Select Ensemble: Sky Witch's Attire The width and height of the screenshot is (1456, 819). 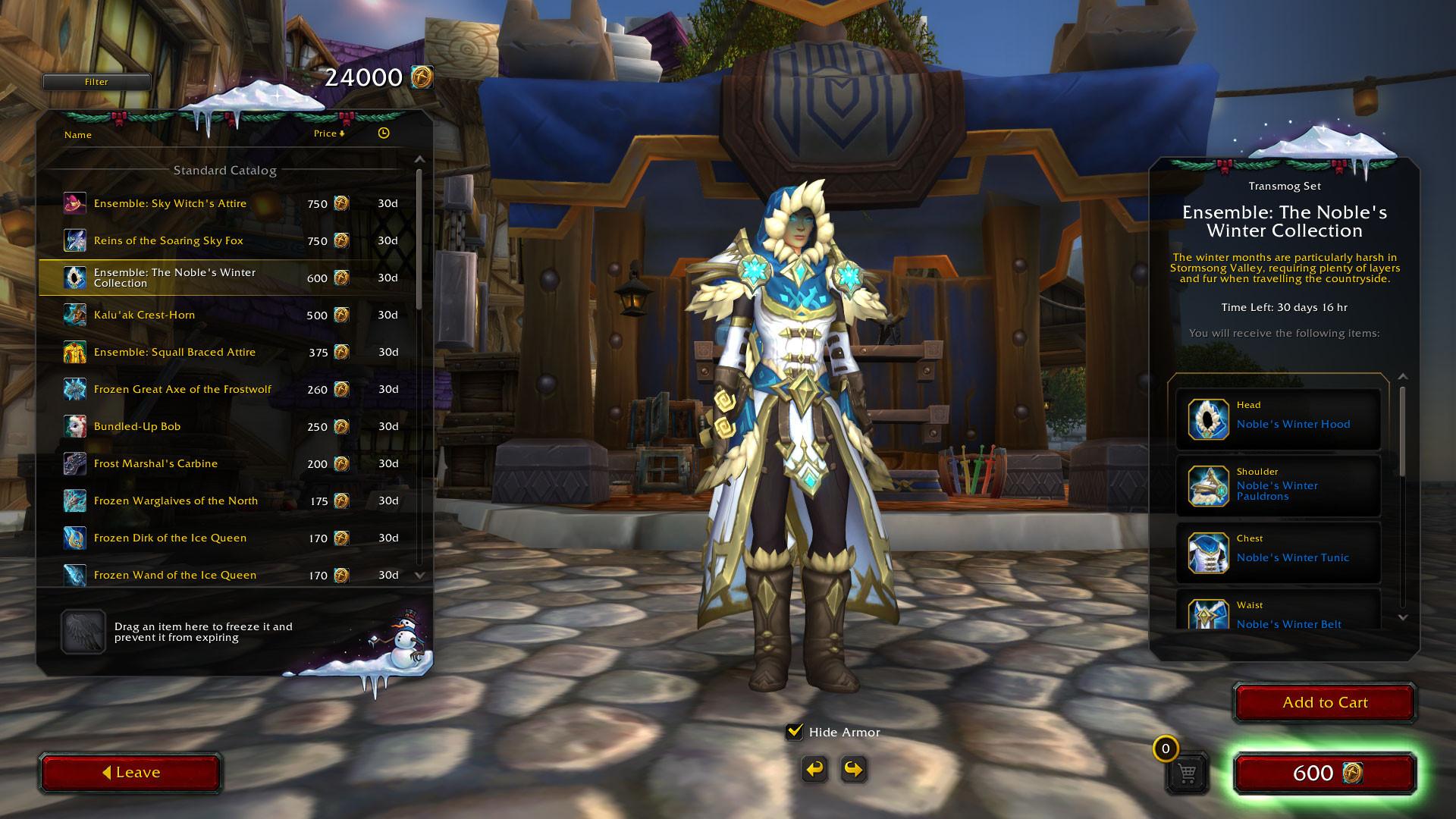pos(170,203)
